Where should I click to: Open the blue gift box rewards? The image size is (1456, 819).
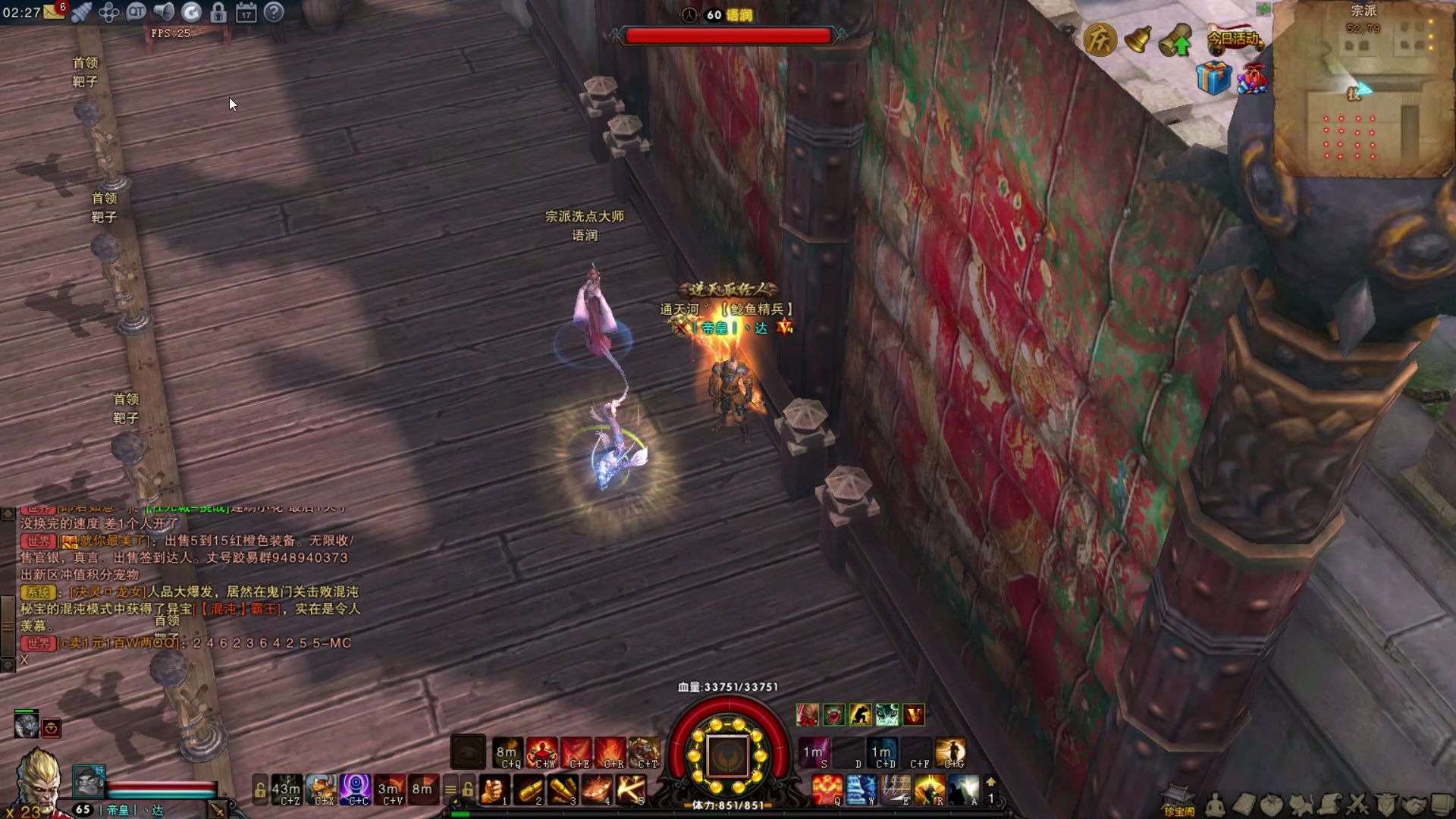(x=1213, y=78)
